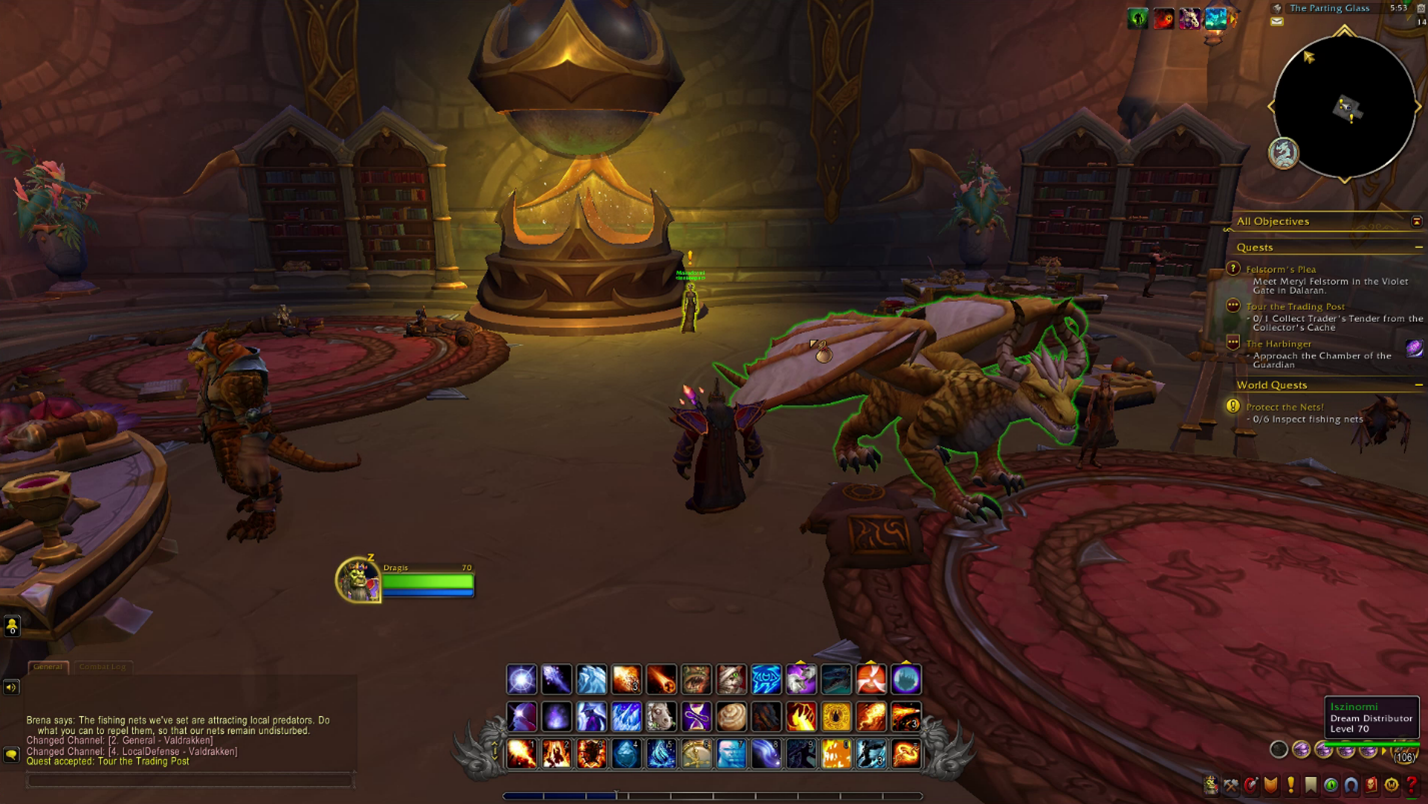Viewport: 1428px width, 804px height.
Task: Open the Professions panel
Action: tap(1231, 785)
